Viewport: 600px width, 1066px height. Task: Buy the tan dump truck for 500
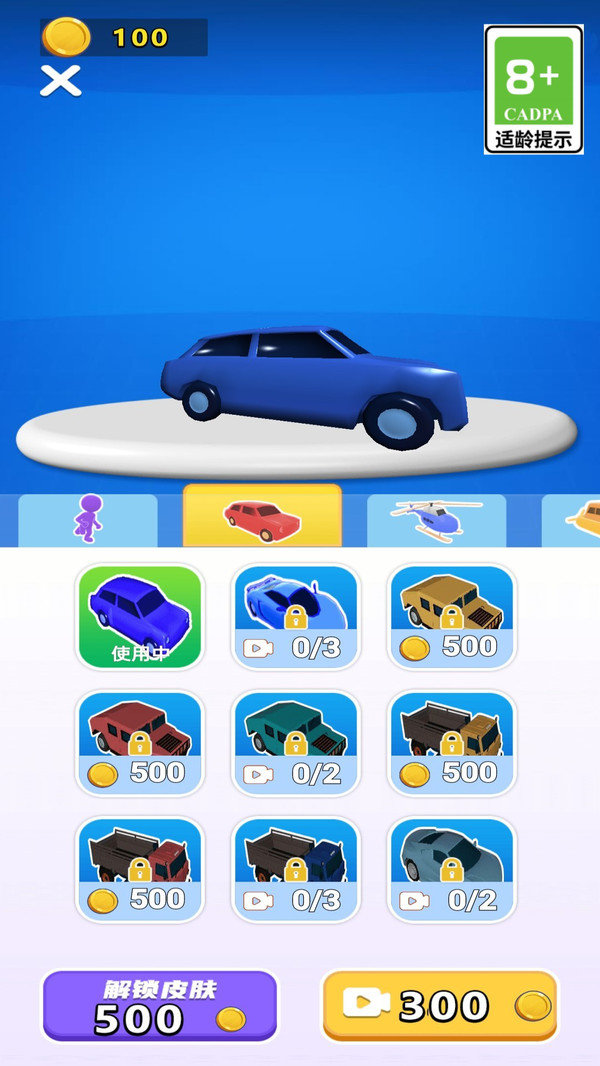(452, 742)
